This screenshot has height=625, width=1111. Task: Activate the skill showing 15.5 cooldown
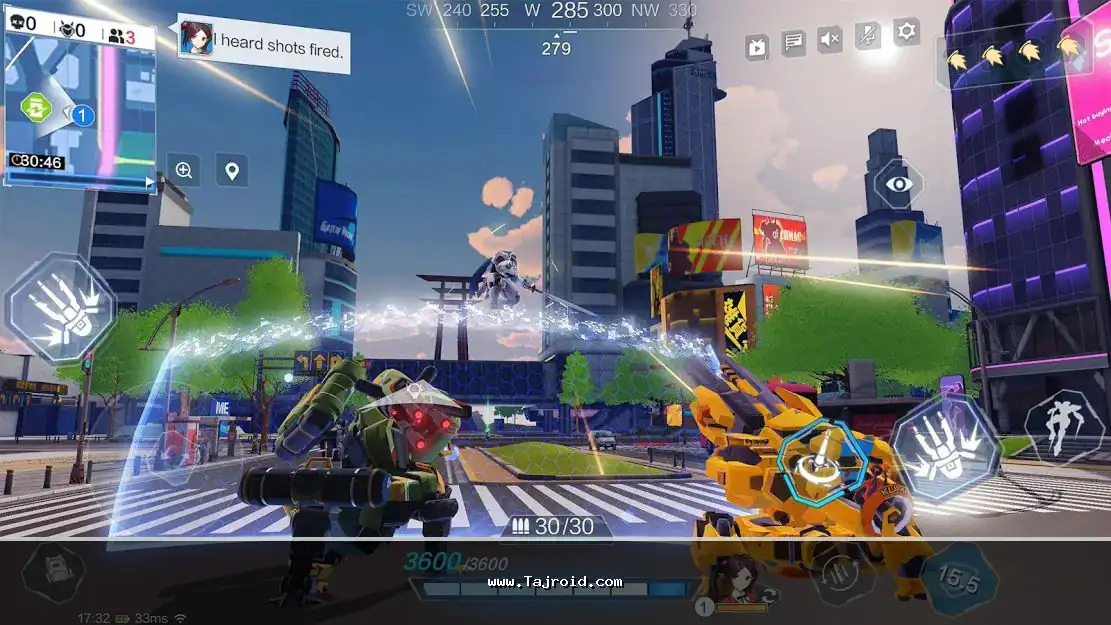(959, 578)
